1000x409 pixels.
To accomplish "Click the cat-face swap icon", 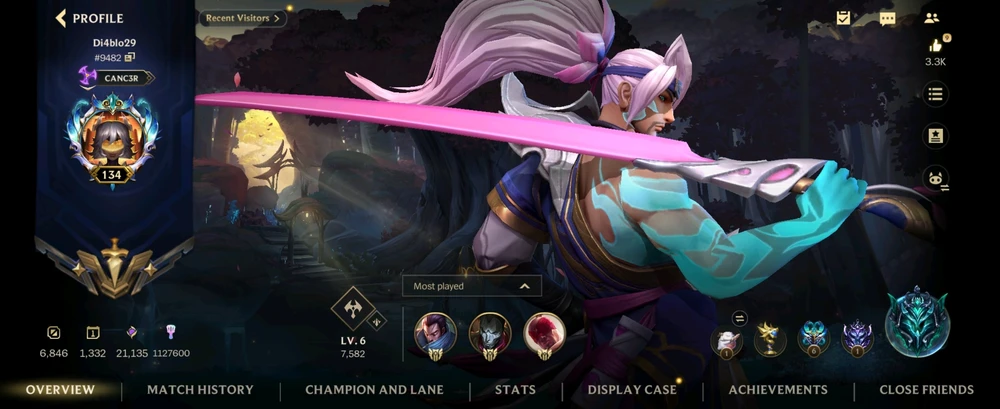I will pyautogui.click(x=935, y=178).
